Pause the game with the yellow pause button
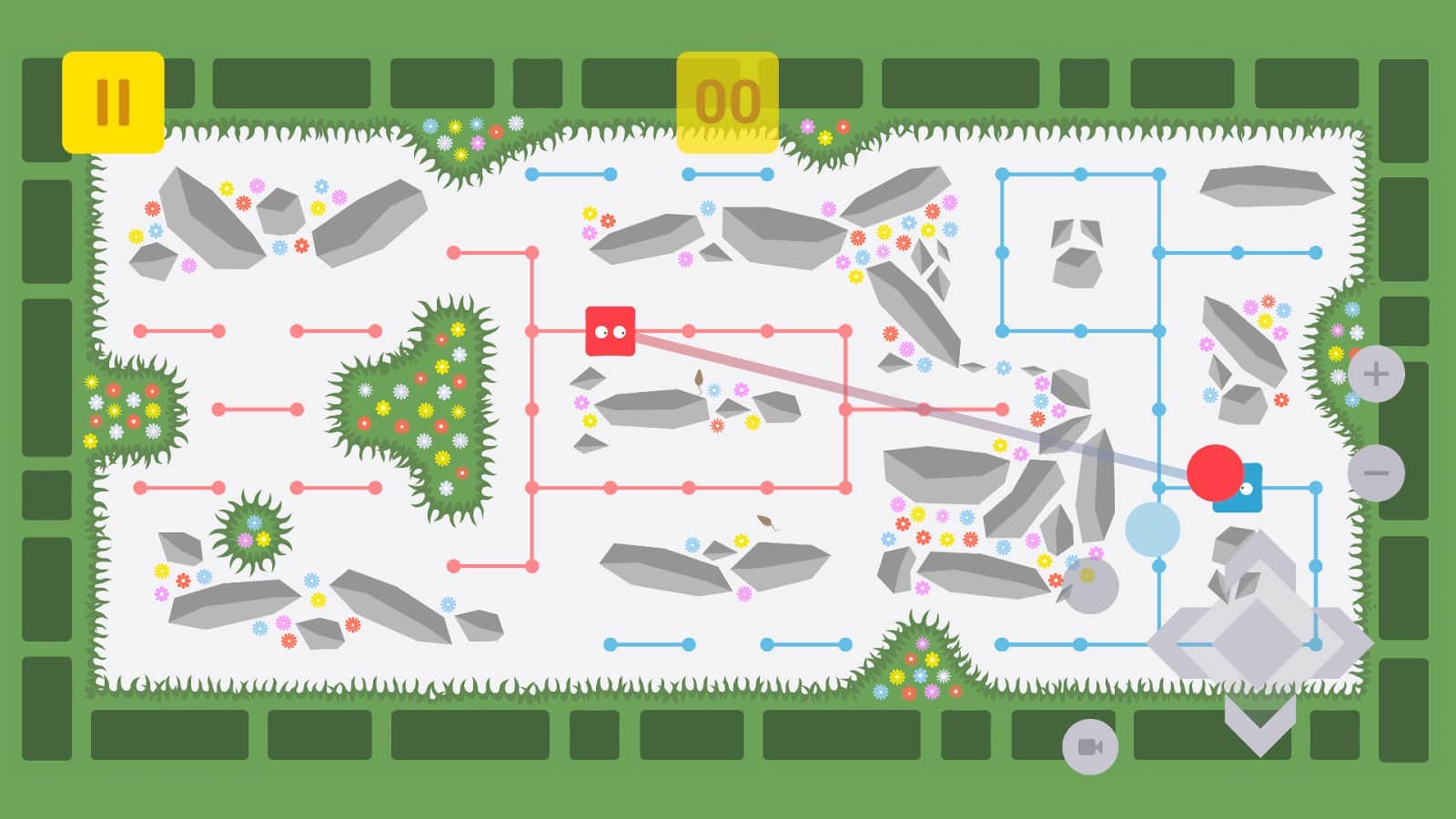 tap(112, 98)
